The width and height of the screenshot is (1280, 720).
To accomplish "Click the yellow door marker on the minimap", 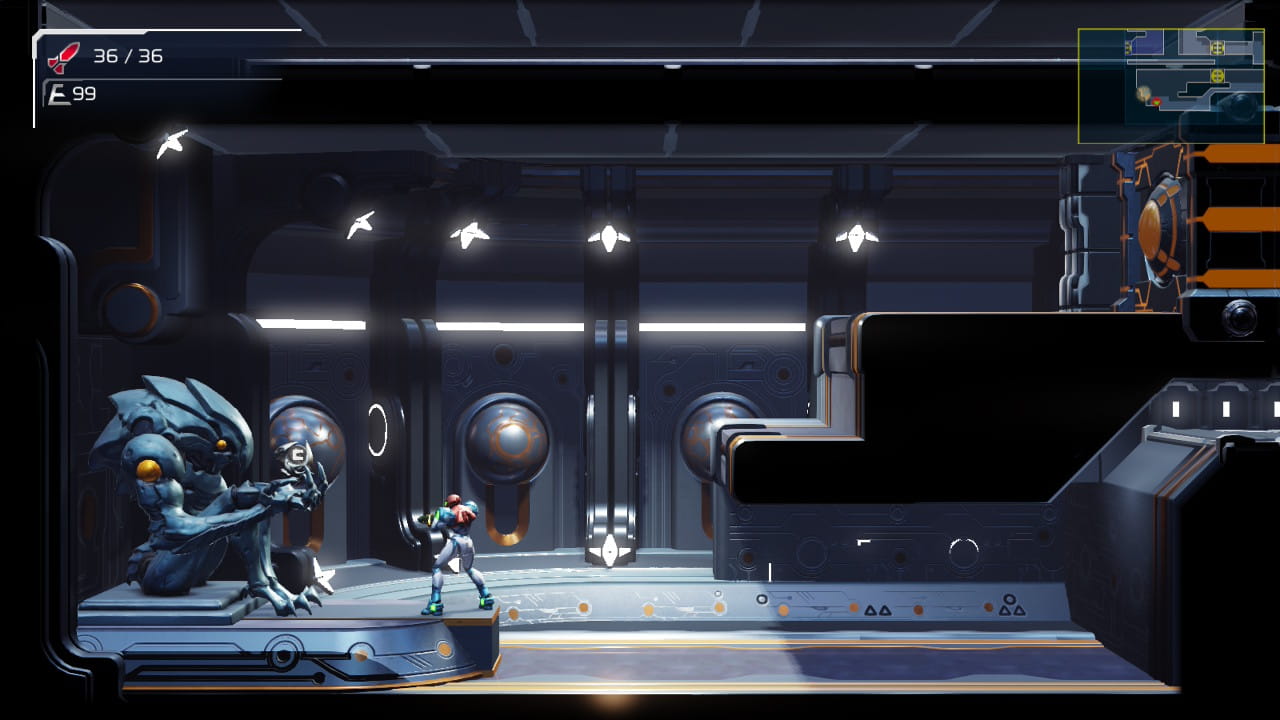I will click(1127, 47).
